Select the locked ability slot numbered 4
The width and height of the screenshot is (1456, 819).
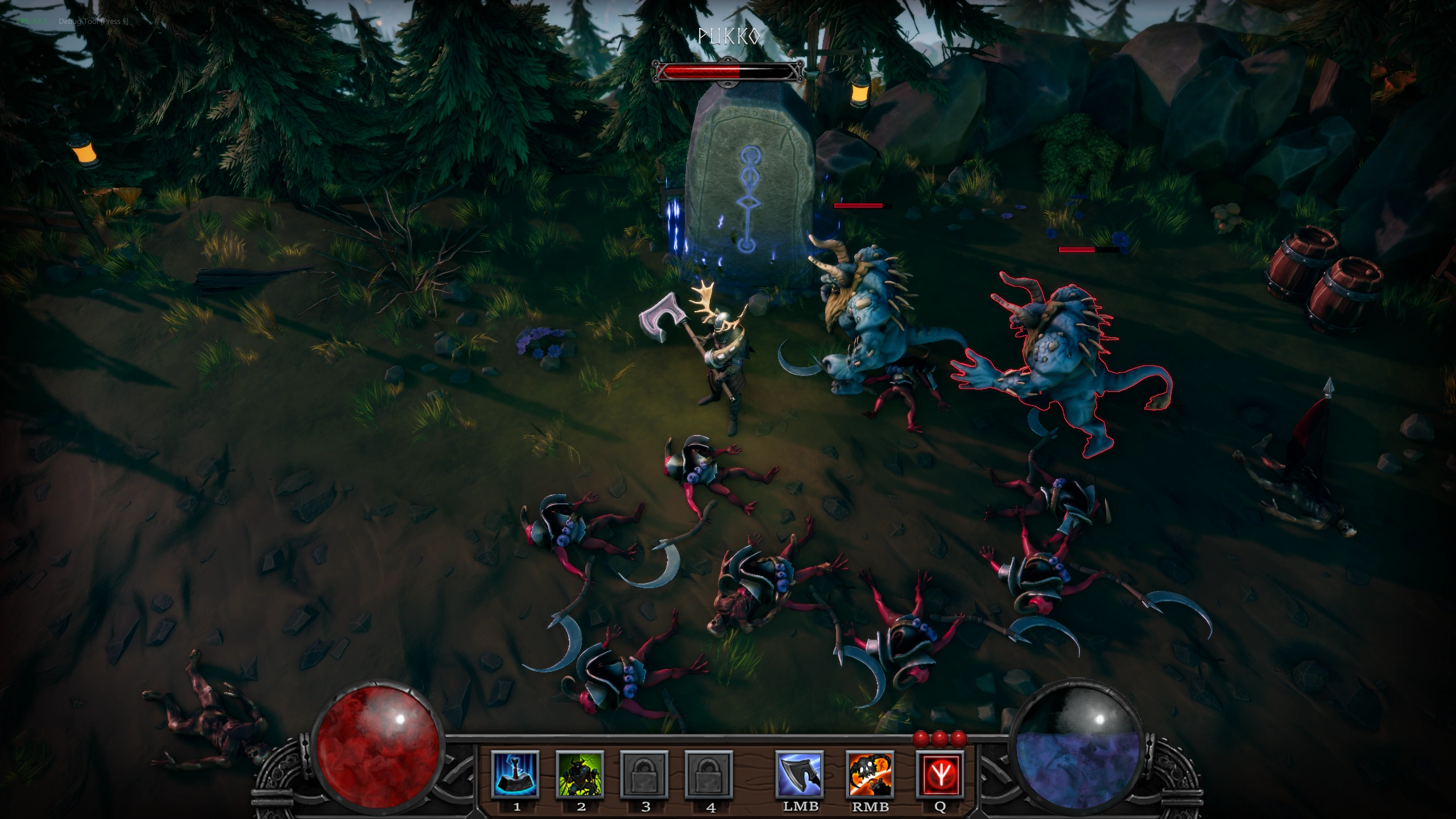click(x=710, y=774)
